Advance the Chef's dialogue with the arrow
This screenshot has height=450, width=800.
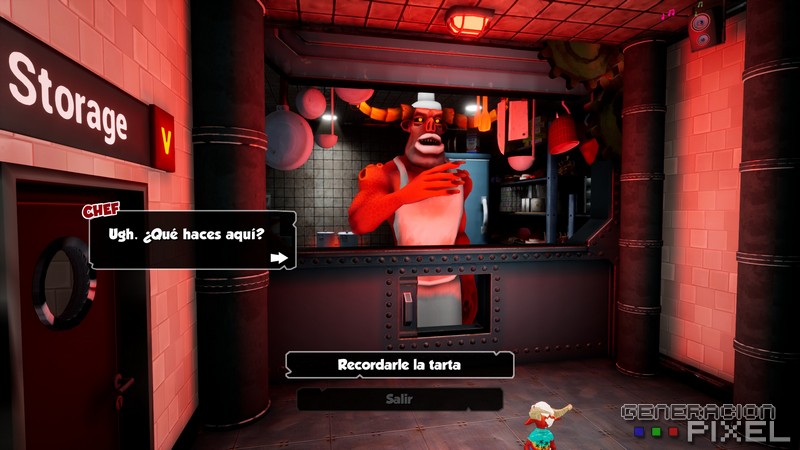click(279, 259)
